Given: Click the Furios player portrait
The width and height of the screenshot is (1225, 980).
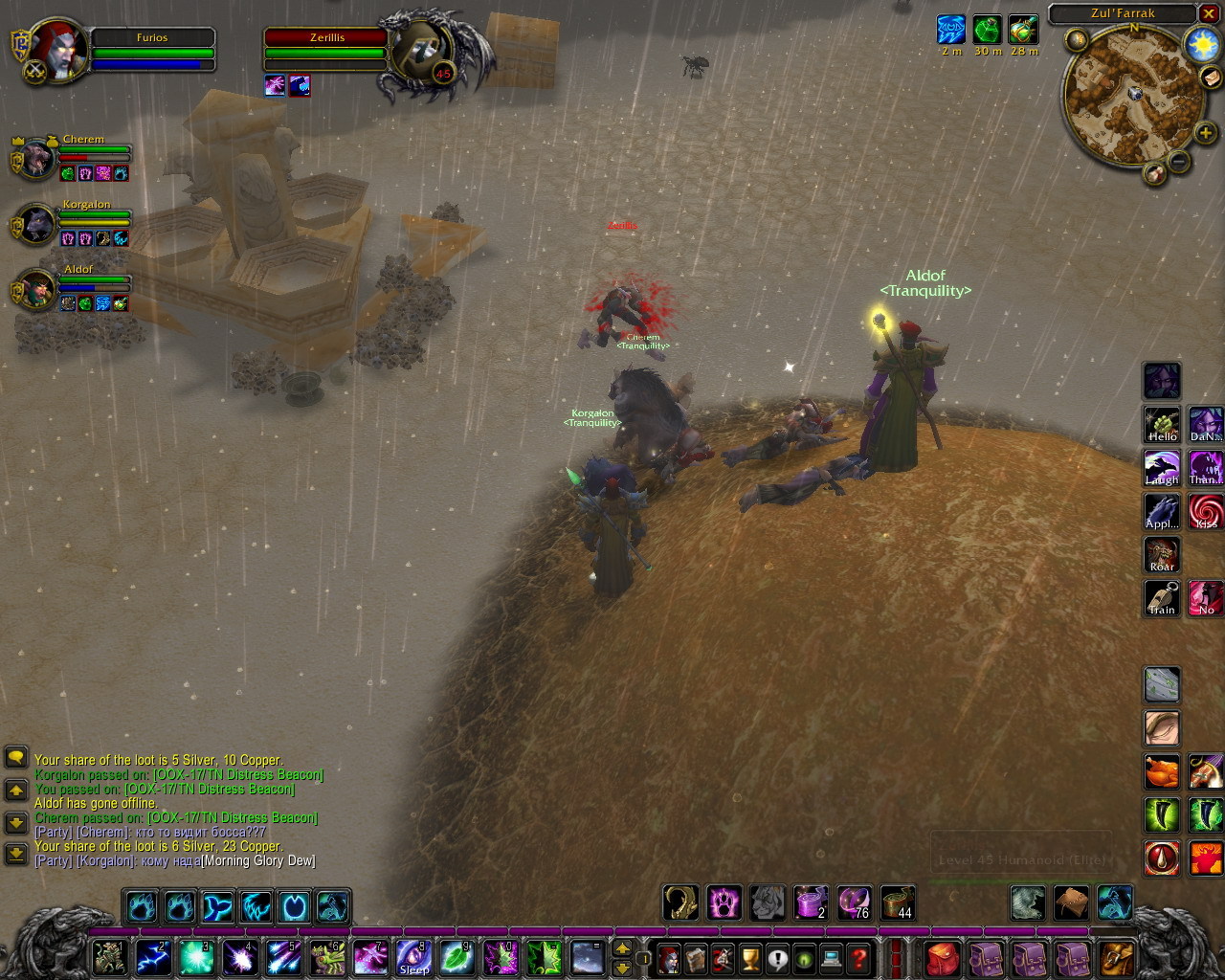Looking at the screenshot, I should click(60, 50).
